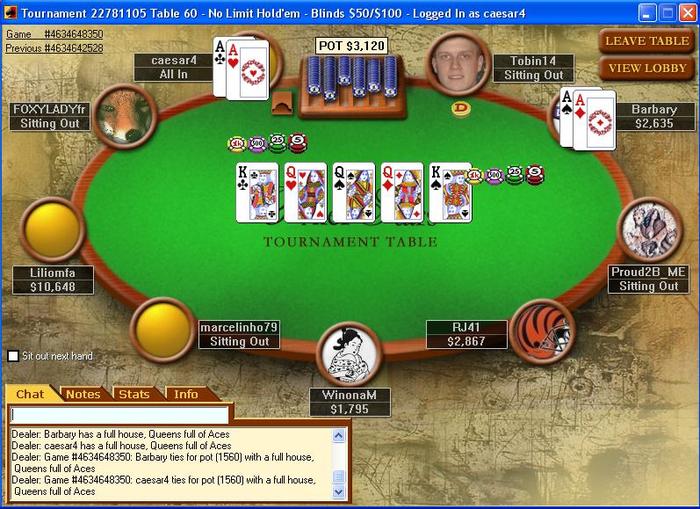Click marcelinho79's yellow seat avatar
The width and height of the screenshot is (700, 509).
click(164, 329)
